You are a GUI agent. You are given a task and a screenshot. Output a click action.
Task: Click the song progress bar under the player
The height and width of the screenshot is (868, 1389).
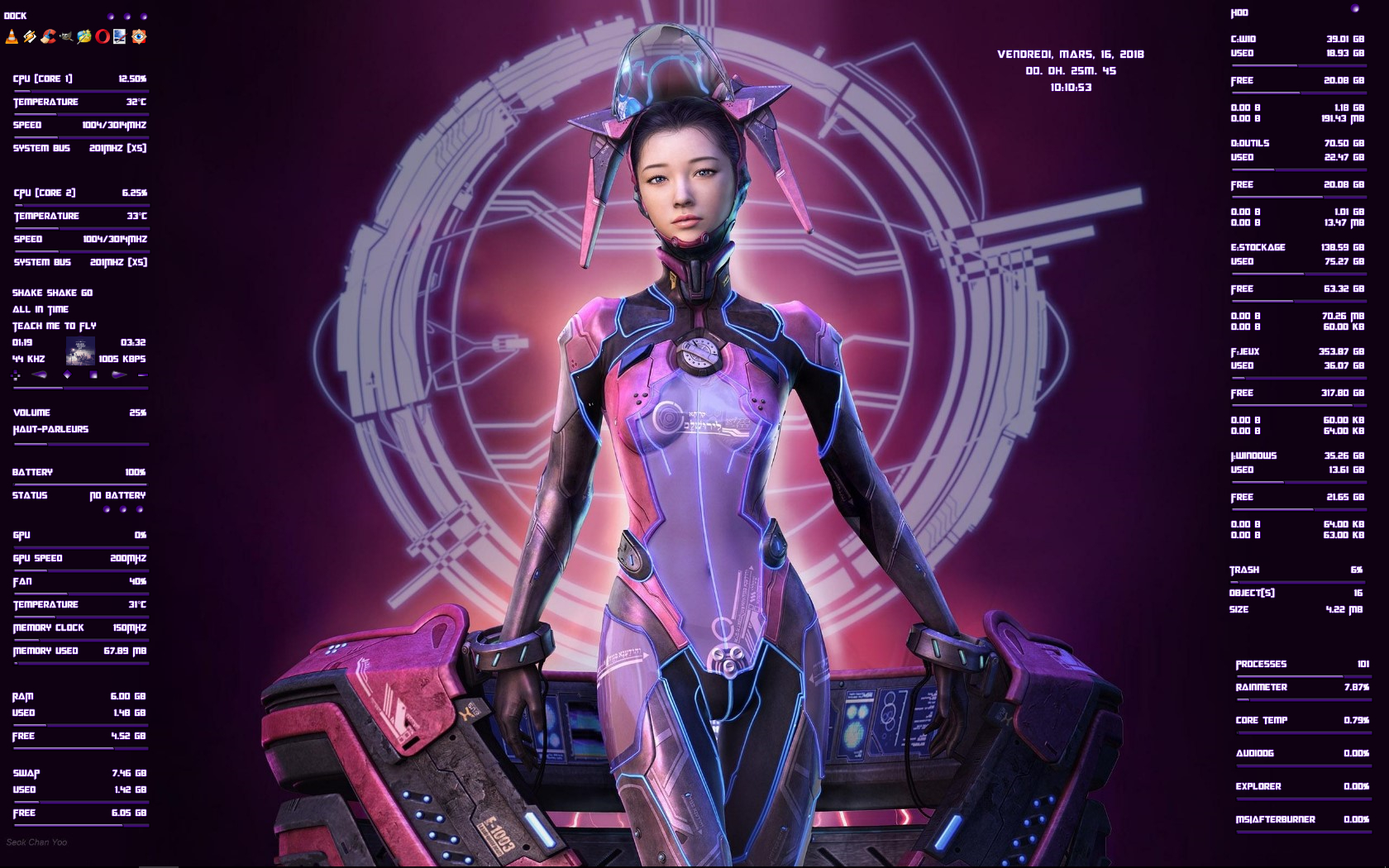click(79, 387)
